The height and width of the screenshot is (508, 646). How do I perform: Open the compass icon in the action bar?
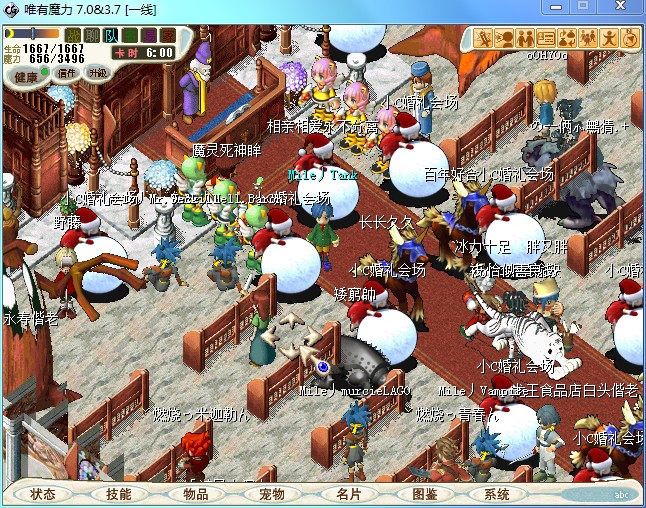pyautogui.click(x=630, y=38)
